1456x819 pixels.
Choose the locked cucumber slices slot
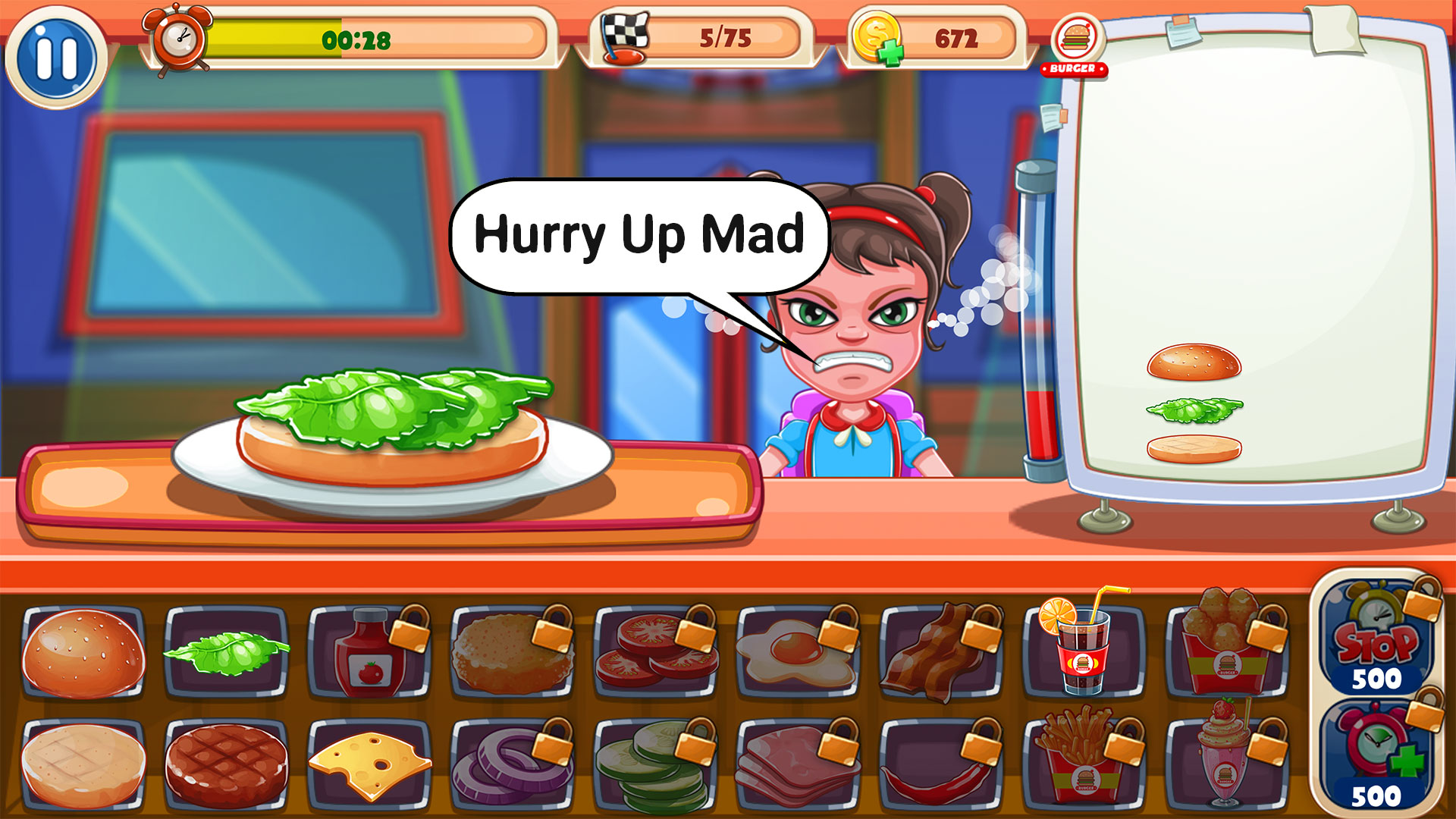656,764
